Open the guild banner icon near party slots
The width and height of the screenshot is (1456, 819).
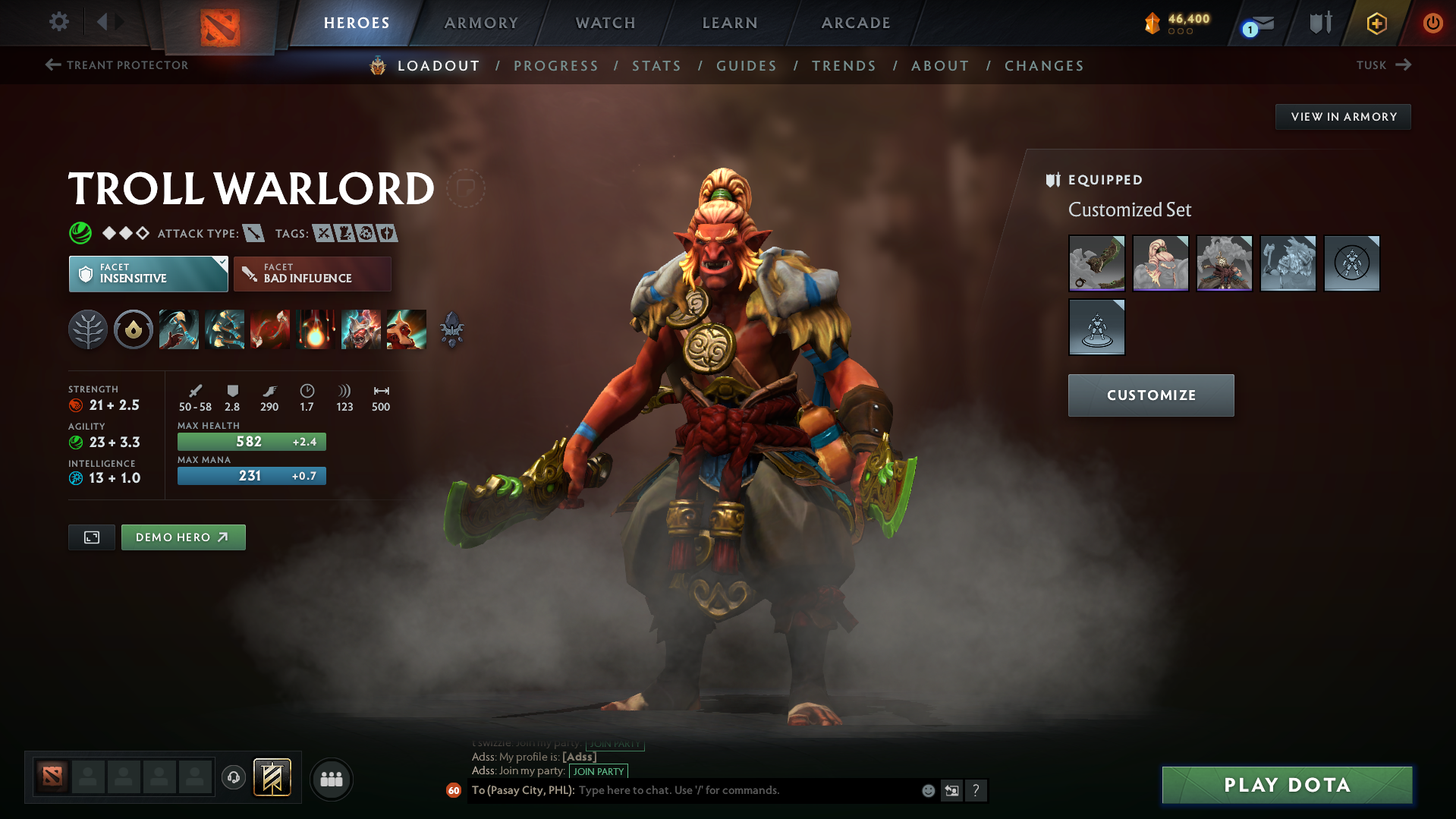pos(273,777)
